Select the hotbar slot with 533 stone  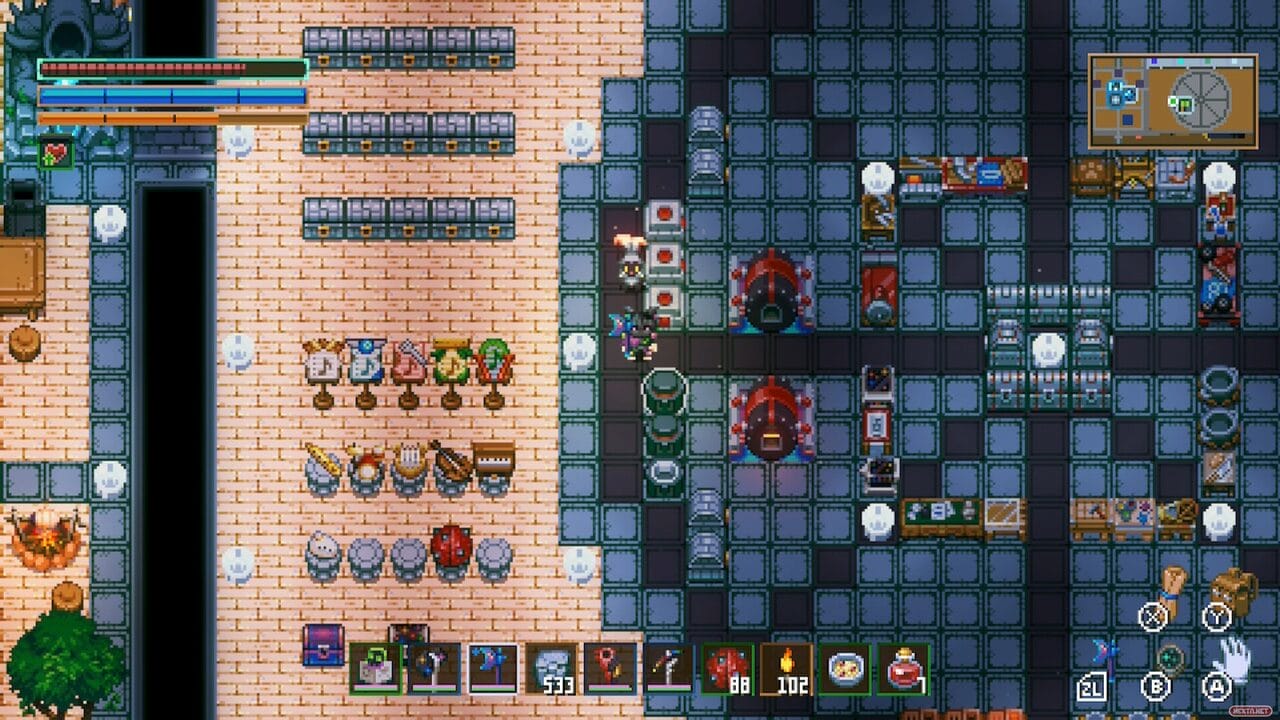pos(552,668)
